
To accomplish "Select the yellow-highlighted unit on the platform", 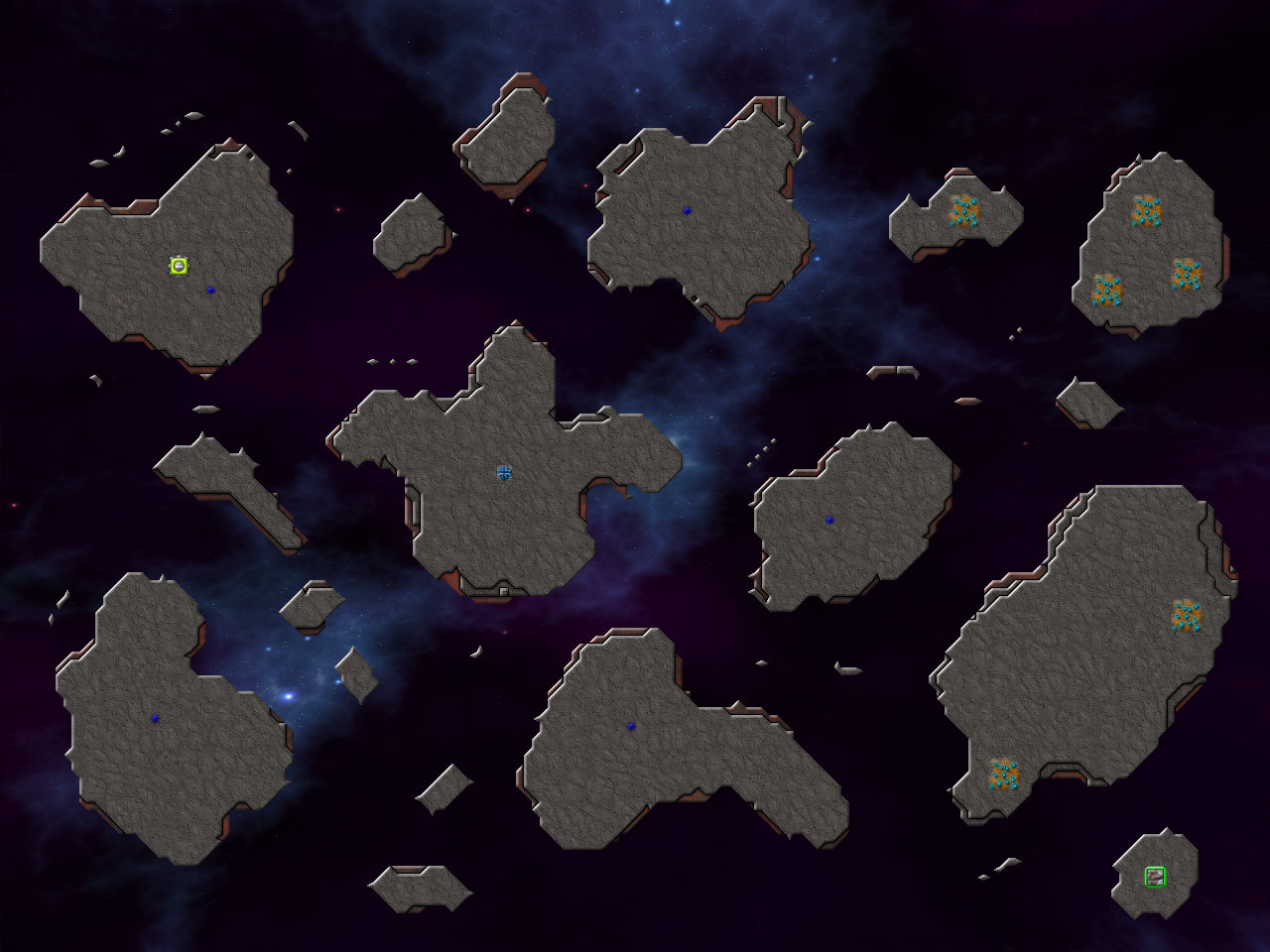I will coord(179,265).
